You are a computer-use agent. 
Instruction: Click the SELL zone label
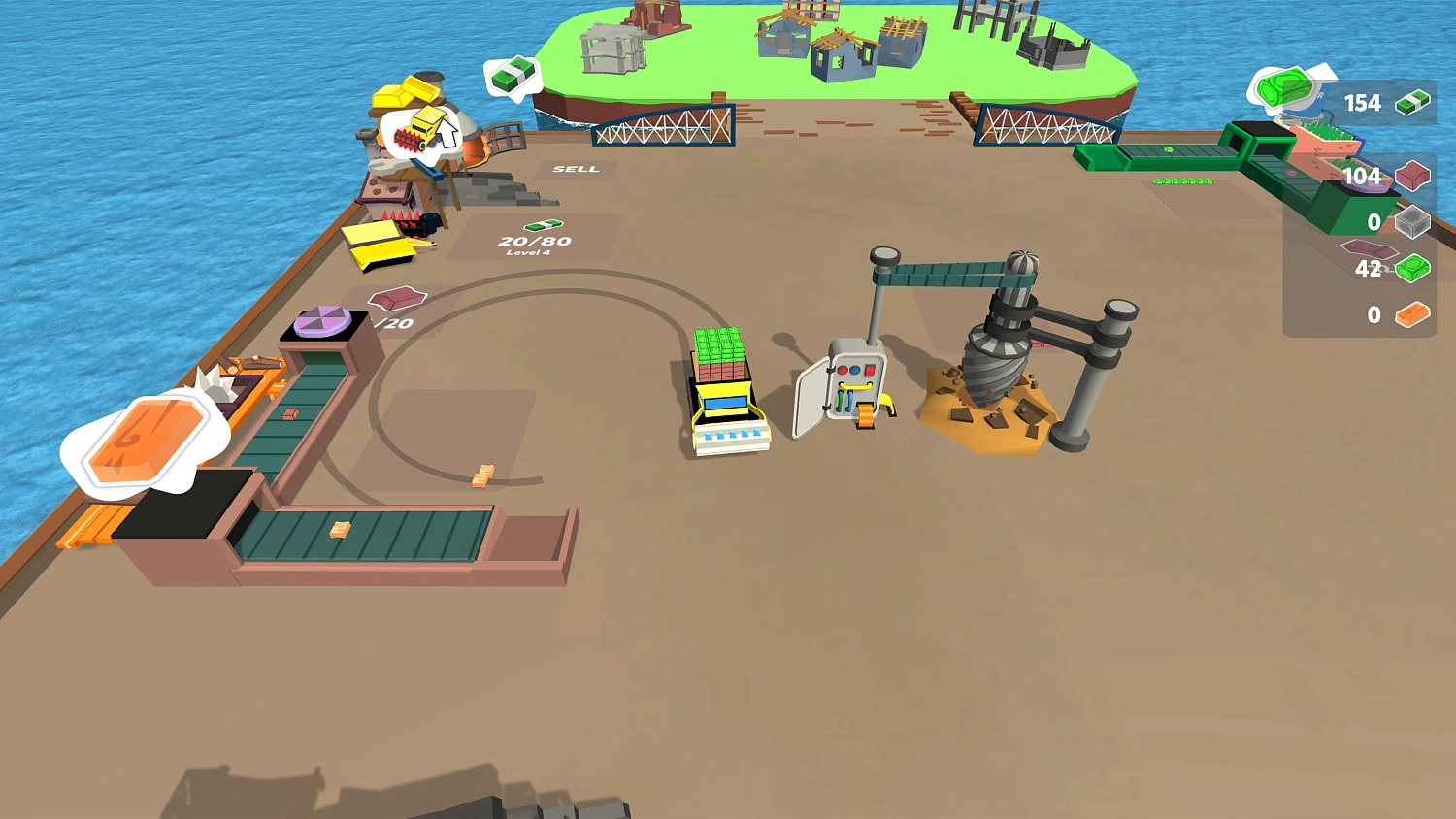(576, 168)
